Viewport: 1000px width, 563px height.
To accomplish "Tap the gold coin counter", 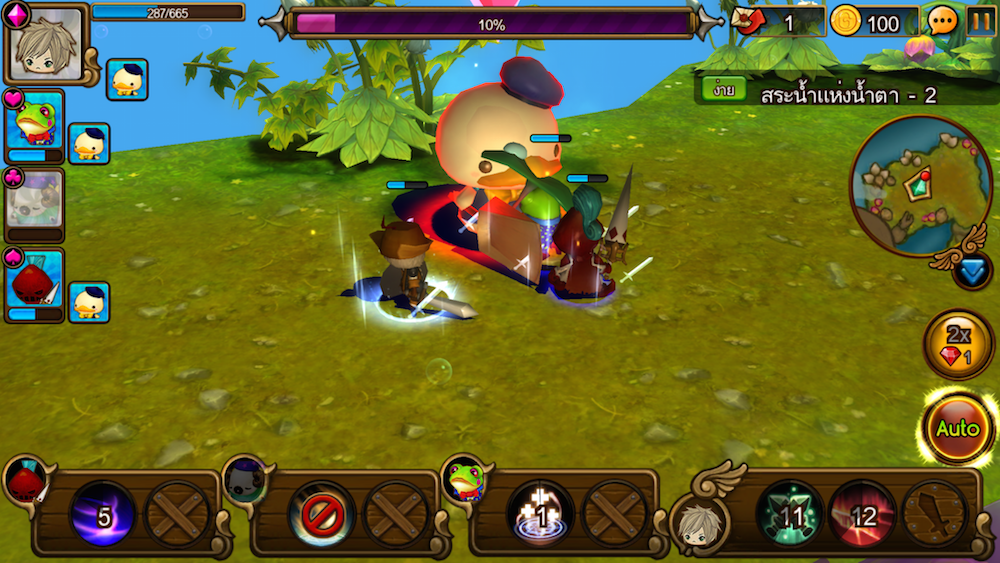I will (x=874, y=21).
